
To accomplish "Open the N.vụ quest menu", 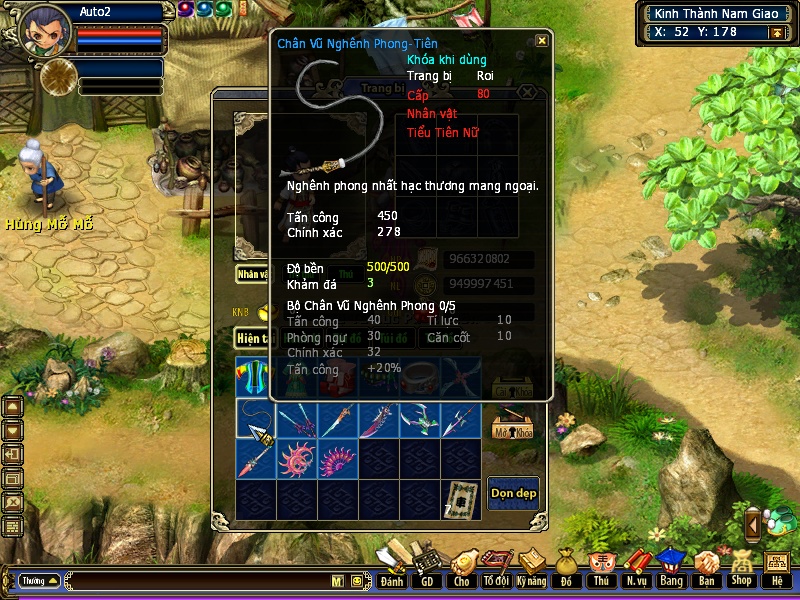I will pos(636,570).
